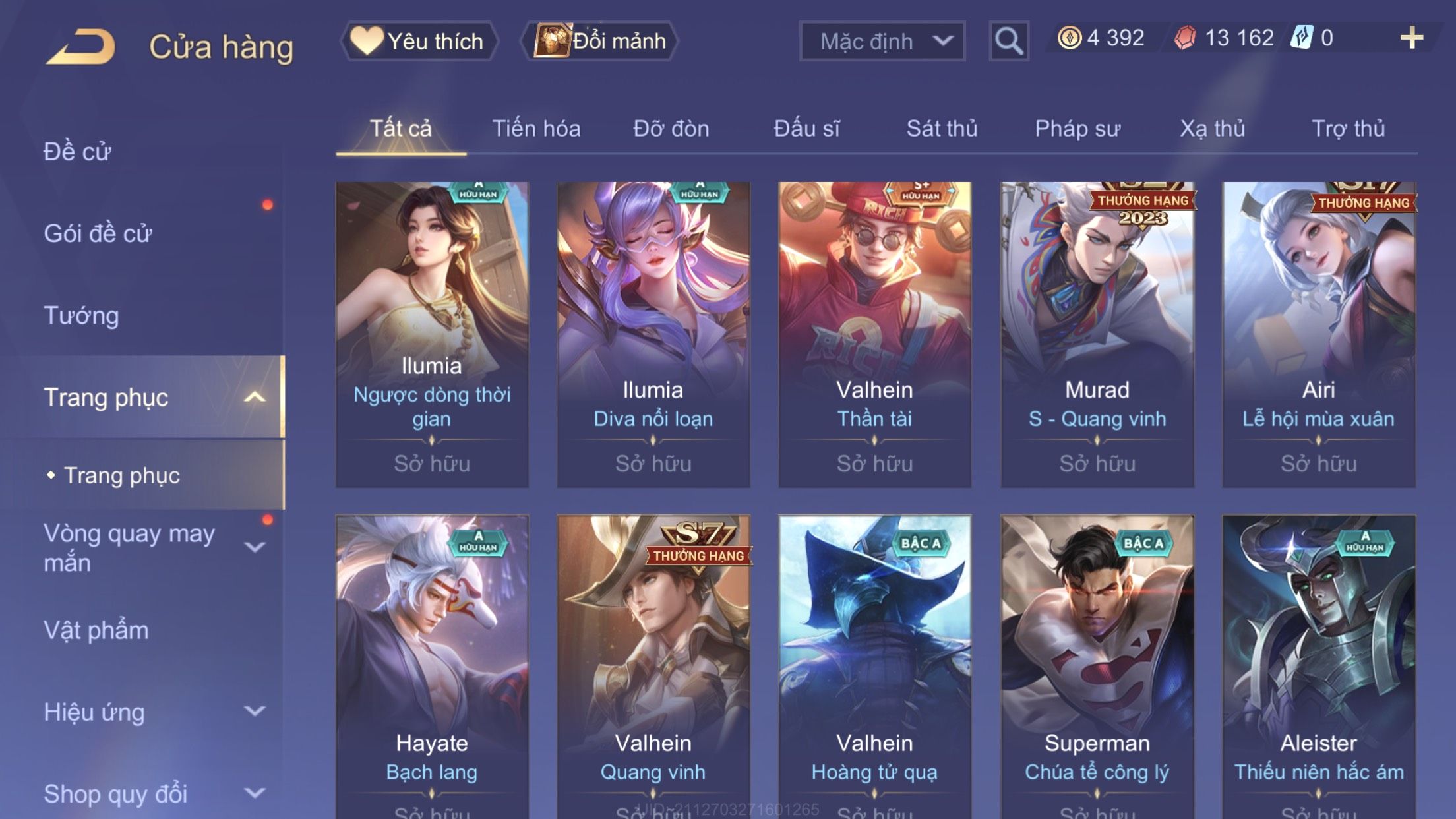
Task: Choose the Trợ thủ tab
Action: 1348,129
